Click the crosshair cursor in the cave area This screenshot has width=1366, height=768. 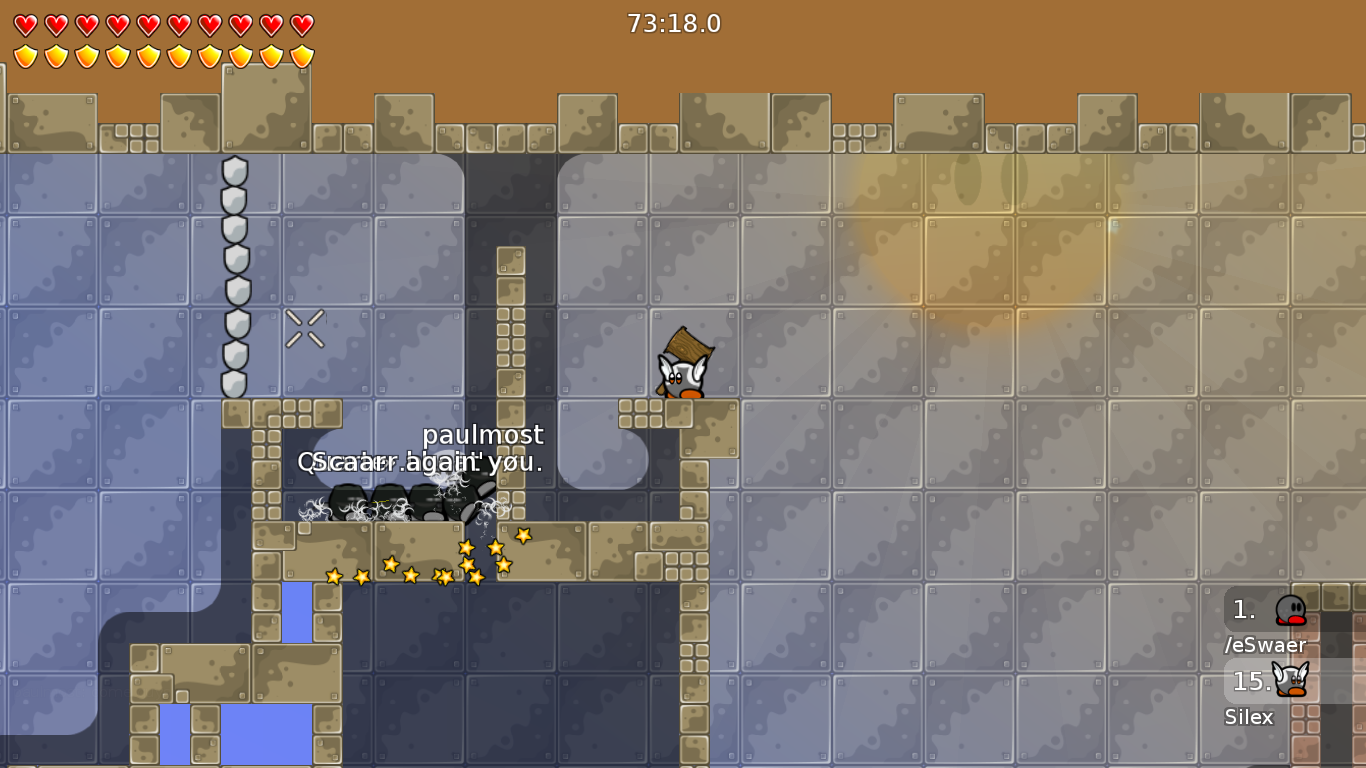click(306, 328)
